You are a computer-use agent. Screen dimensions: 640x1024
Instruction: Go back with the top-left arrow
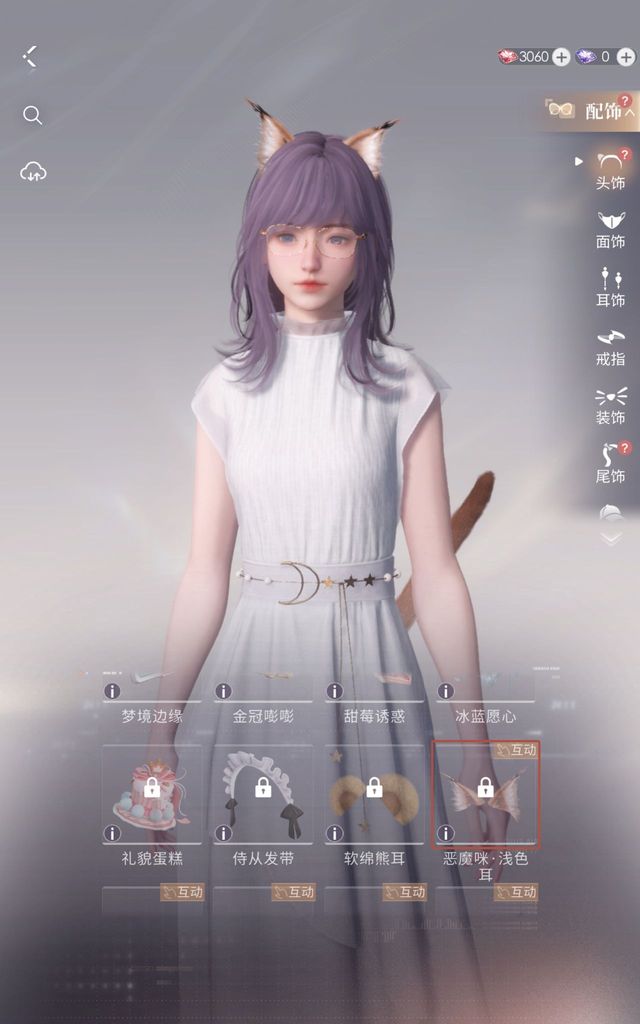click(30, 56)
